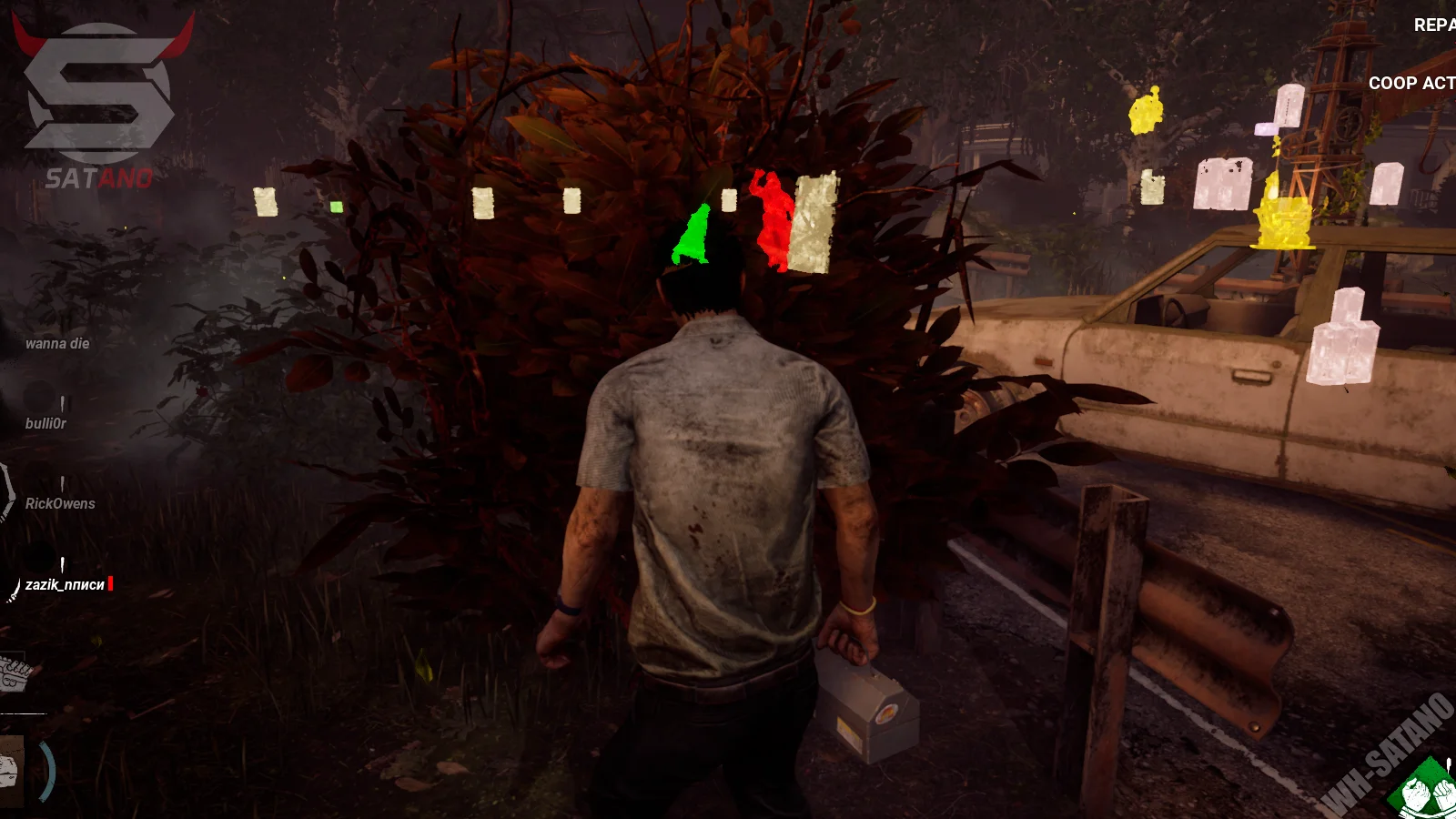Click the Satano logo watermark
This screenshot has width=1456, height=819.
(x=100, y=100)
